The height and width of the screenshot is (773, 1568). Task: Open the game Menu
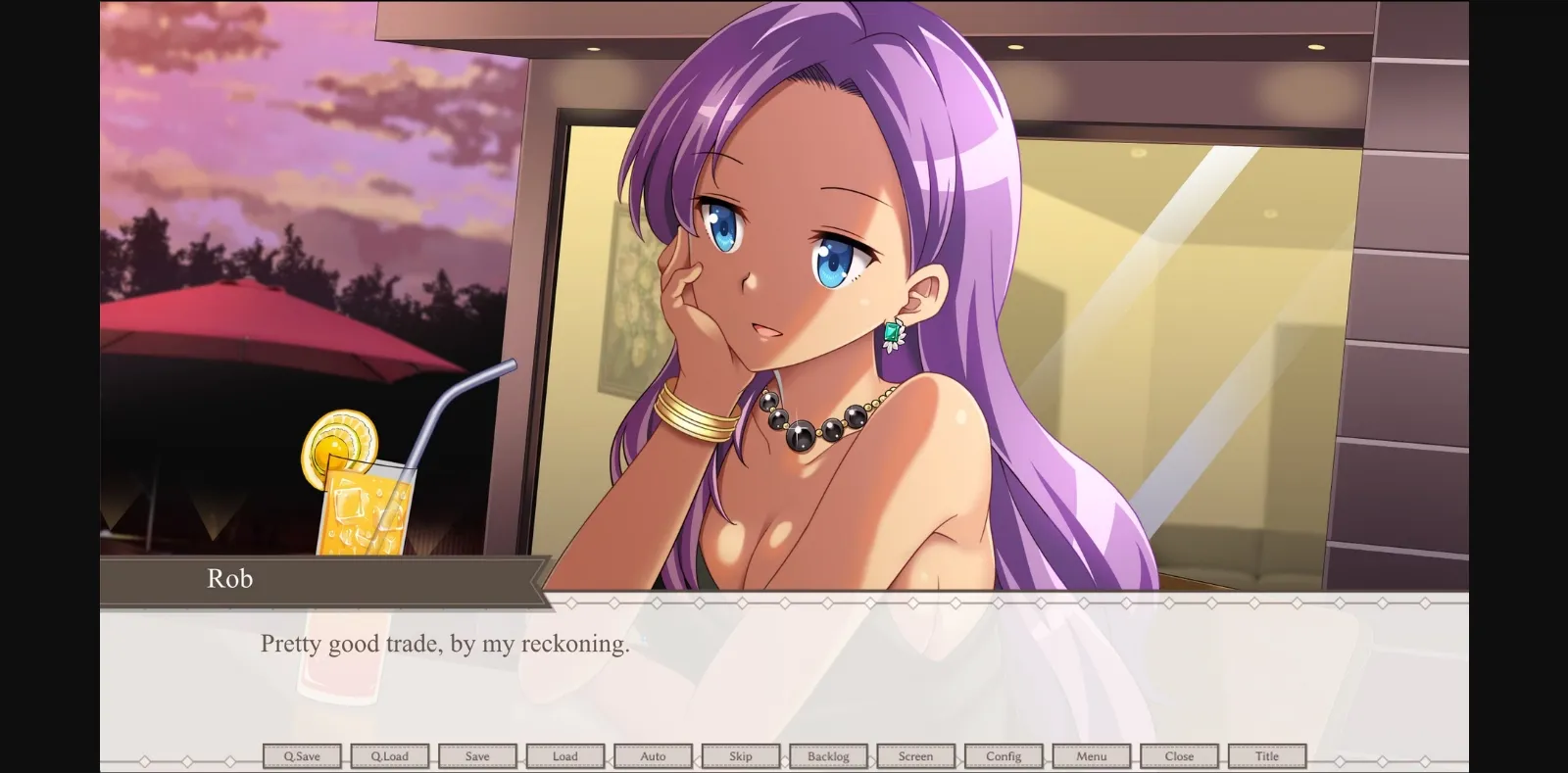(x=1092, y=755)
